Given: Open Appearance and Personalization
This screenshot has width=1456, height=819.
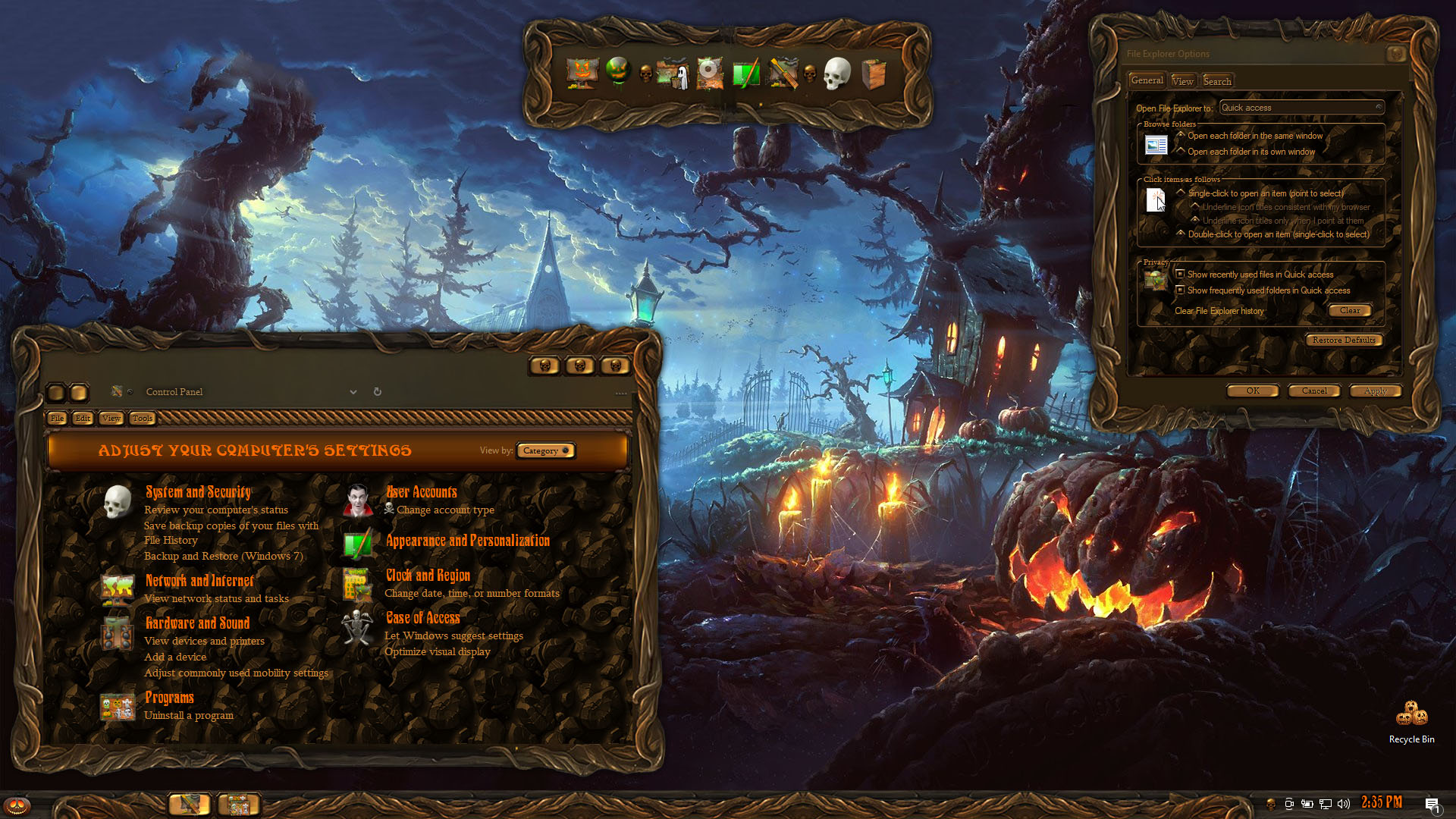Looking at the screenshot, I should click(468, 541).
